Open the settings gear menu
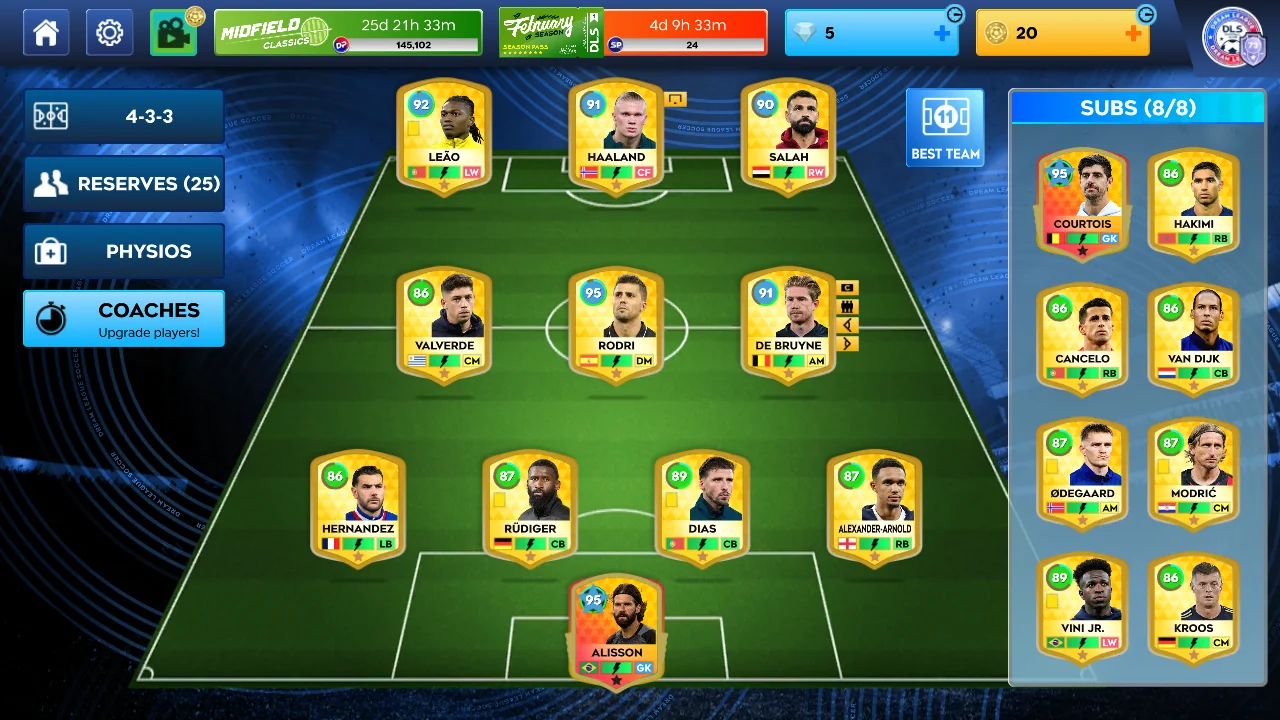This screenshot has width=1280, height=720. click(x=109, y=33)
